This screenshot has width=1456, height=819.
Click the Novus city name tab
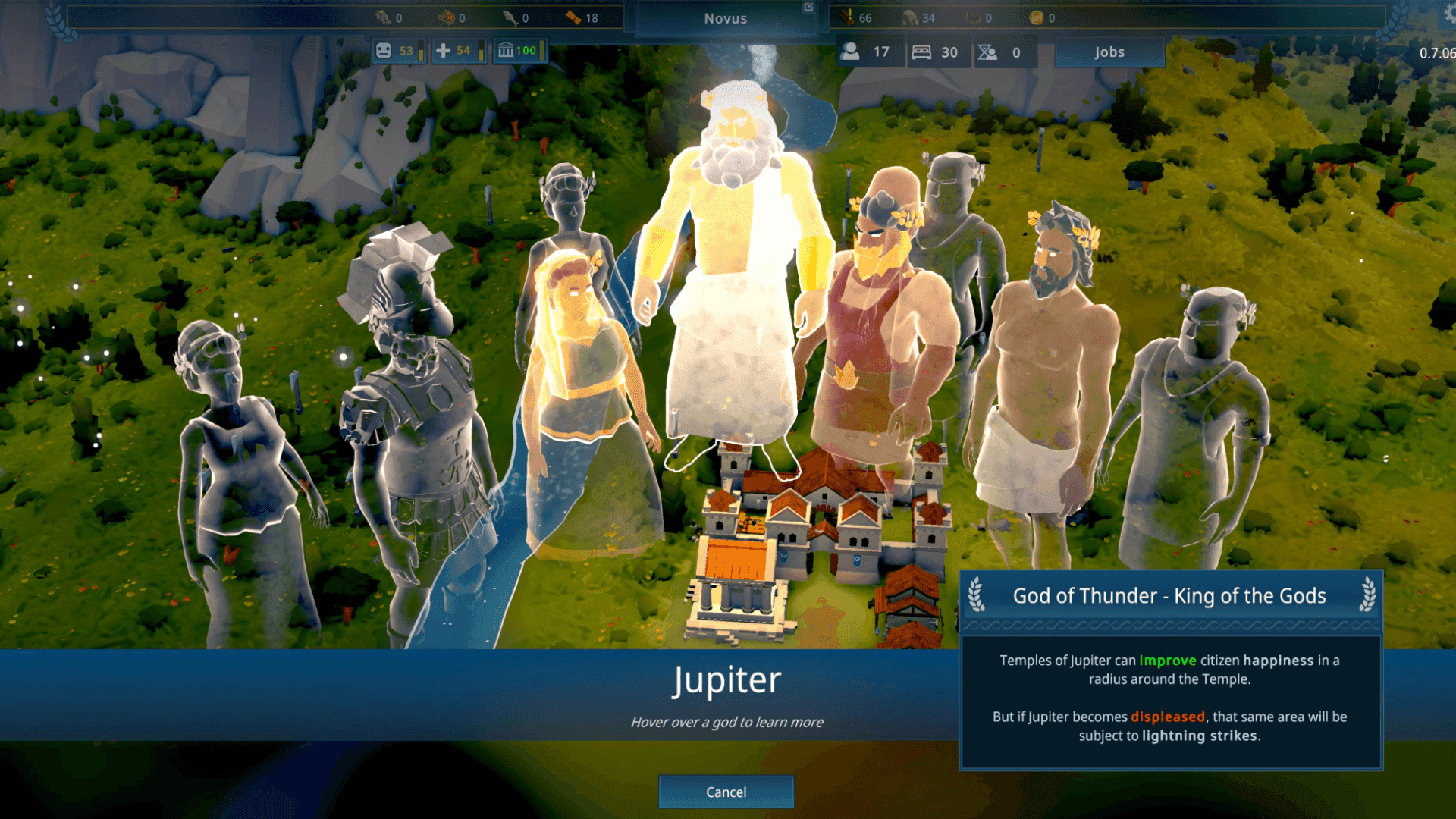pos(726,18)
